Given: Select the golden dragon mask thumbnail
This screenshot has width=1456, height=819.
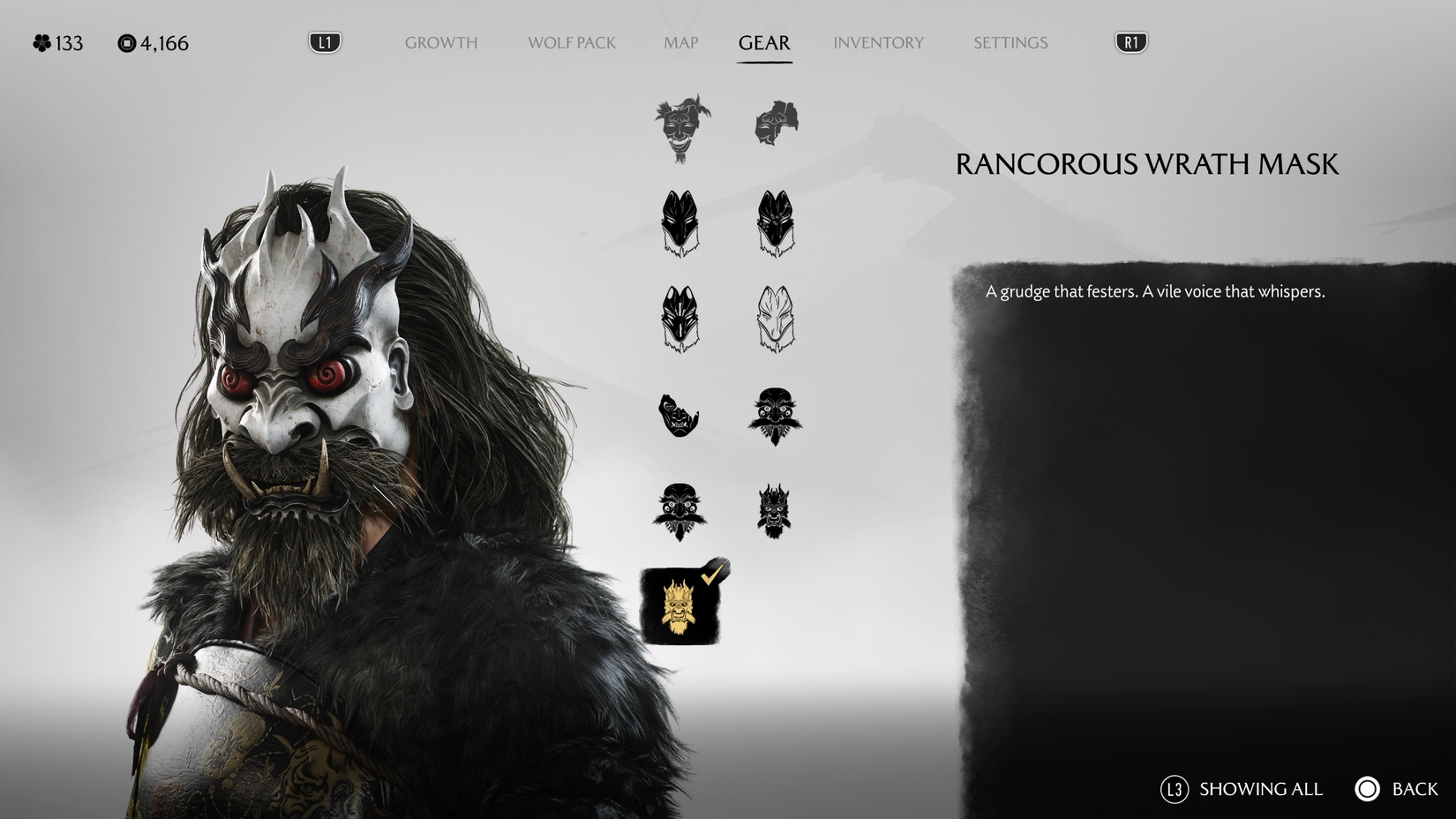Looking at the screenshot, I should point(681,609).
